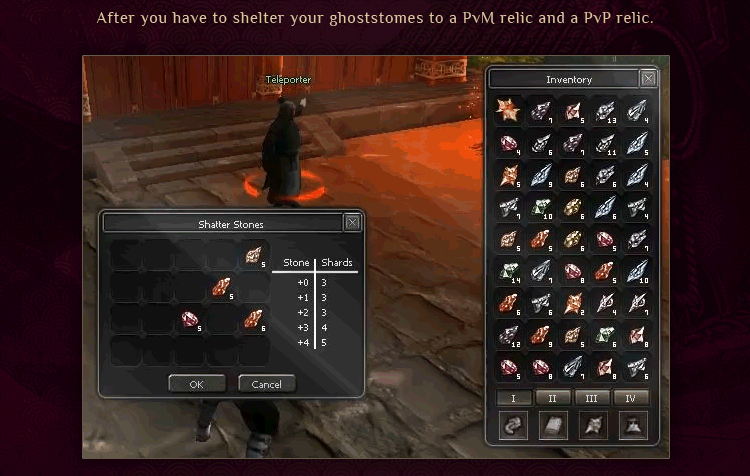Pick the orange stone with count 6

point(254,320)
